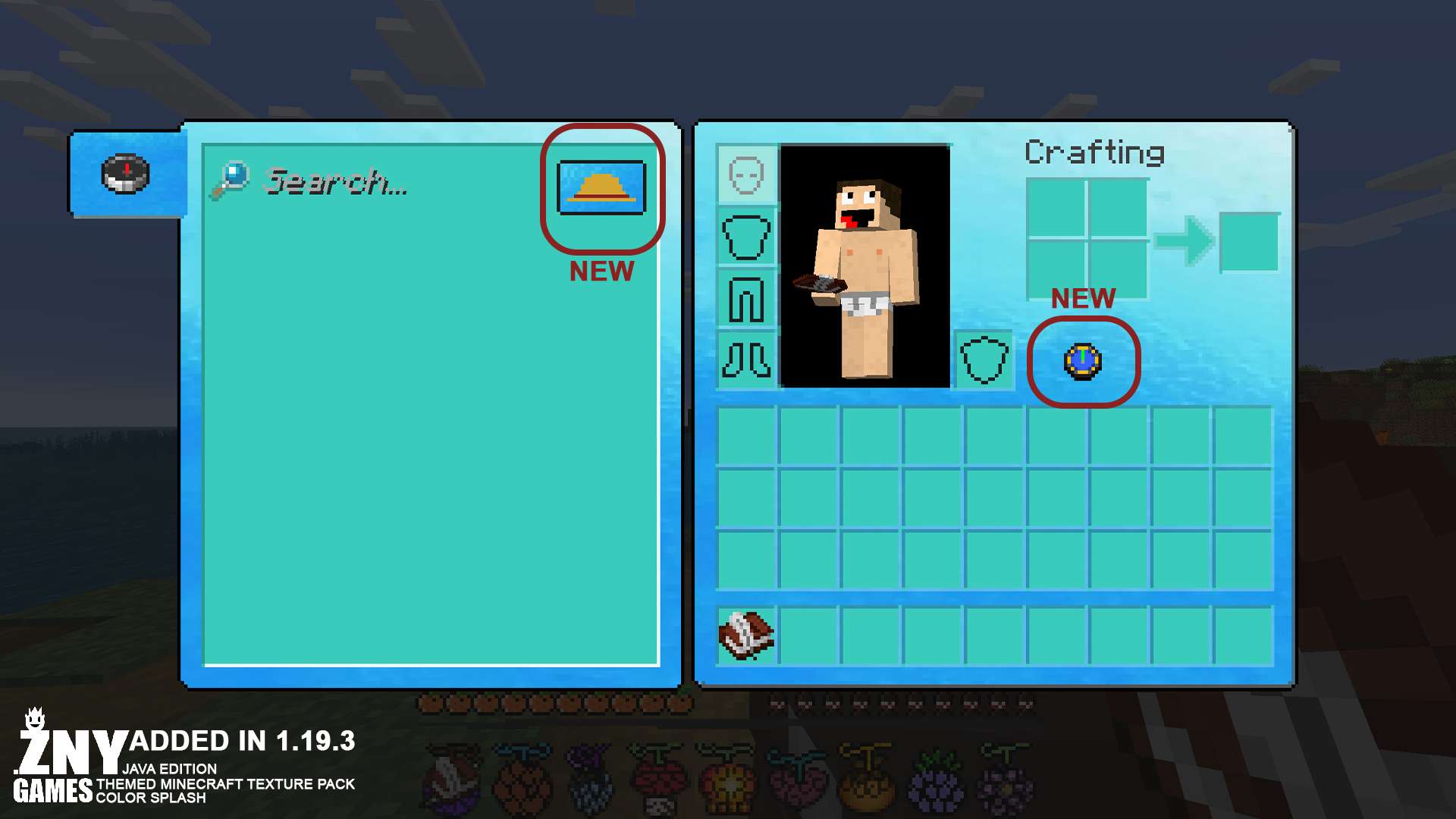Pick up the book in hotbar
The image size is (1456, 819).
pos(746,635)
